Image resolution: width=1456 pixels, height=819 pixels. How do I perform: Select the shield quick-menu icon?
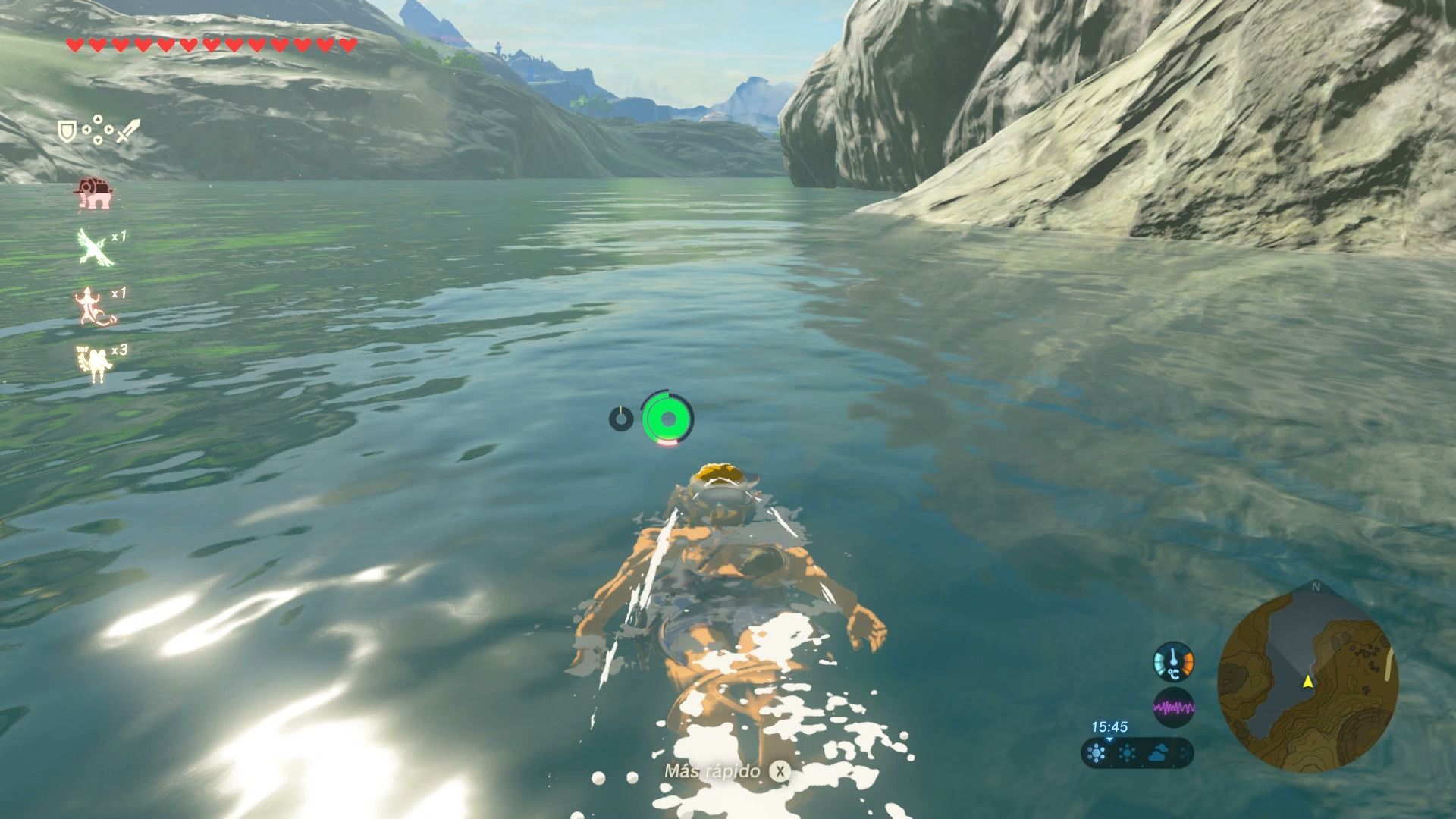66,132
